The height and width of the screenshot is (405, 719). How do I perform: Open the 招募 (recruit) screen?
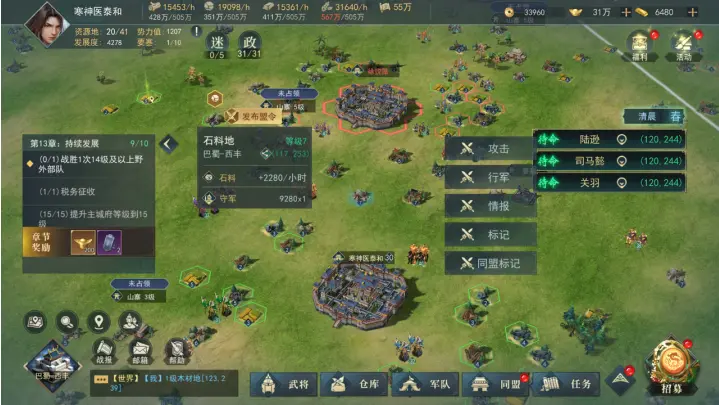click(x=672, y=367)
